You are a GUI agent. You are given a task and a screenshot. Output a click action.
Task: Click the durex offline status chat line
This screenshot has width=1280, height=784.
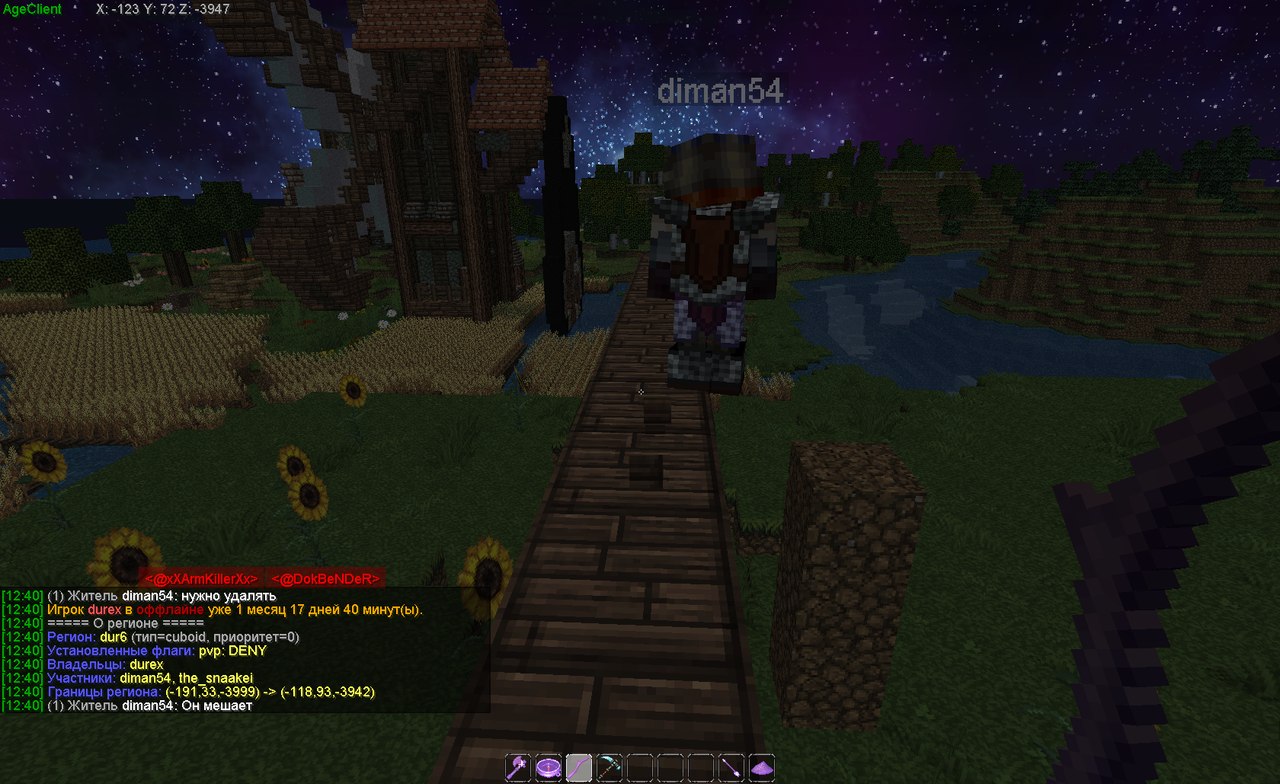[x=235, y=609]
